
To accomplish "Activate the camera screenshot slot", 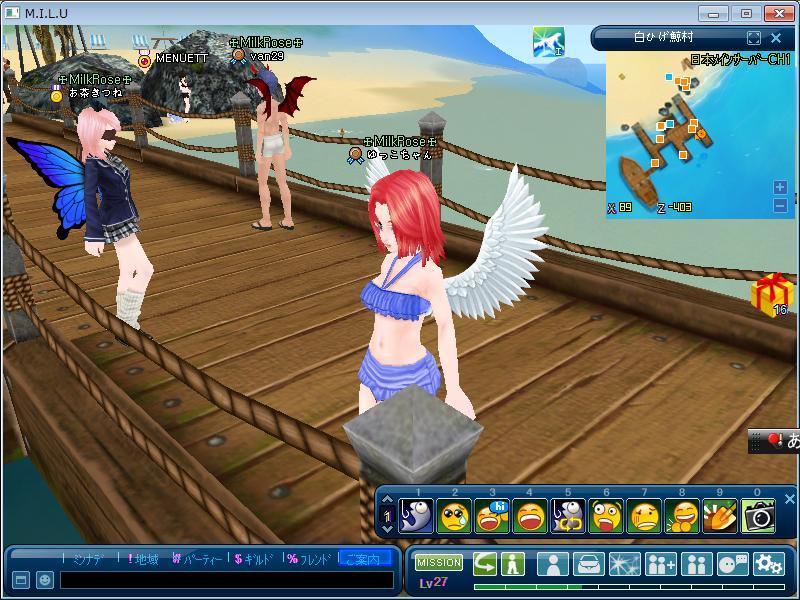I will 759,516.
